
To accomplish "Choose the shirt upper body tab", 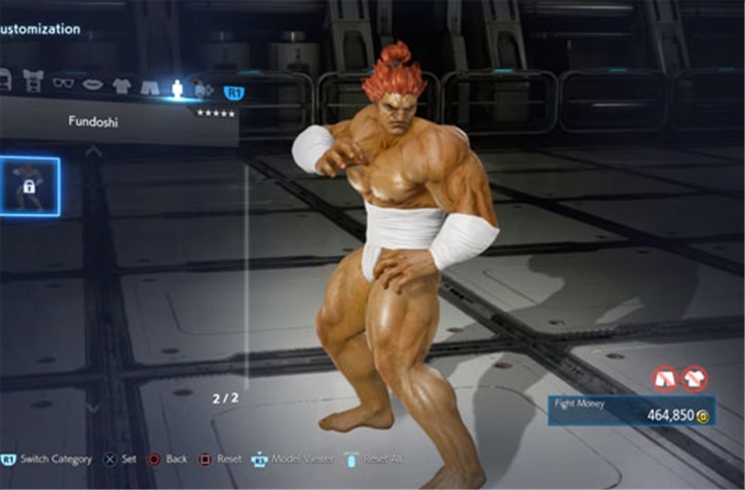I will click(x=121, y=87).
